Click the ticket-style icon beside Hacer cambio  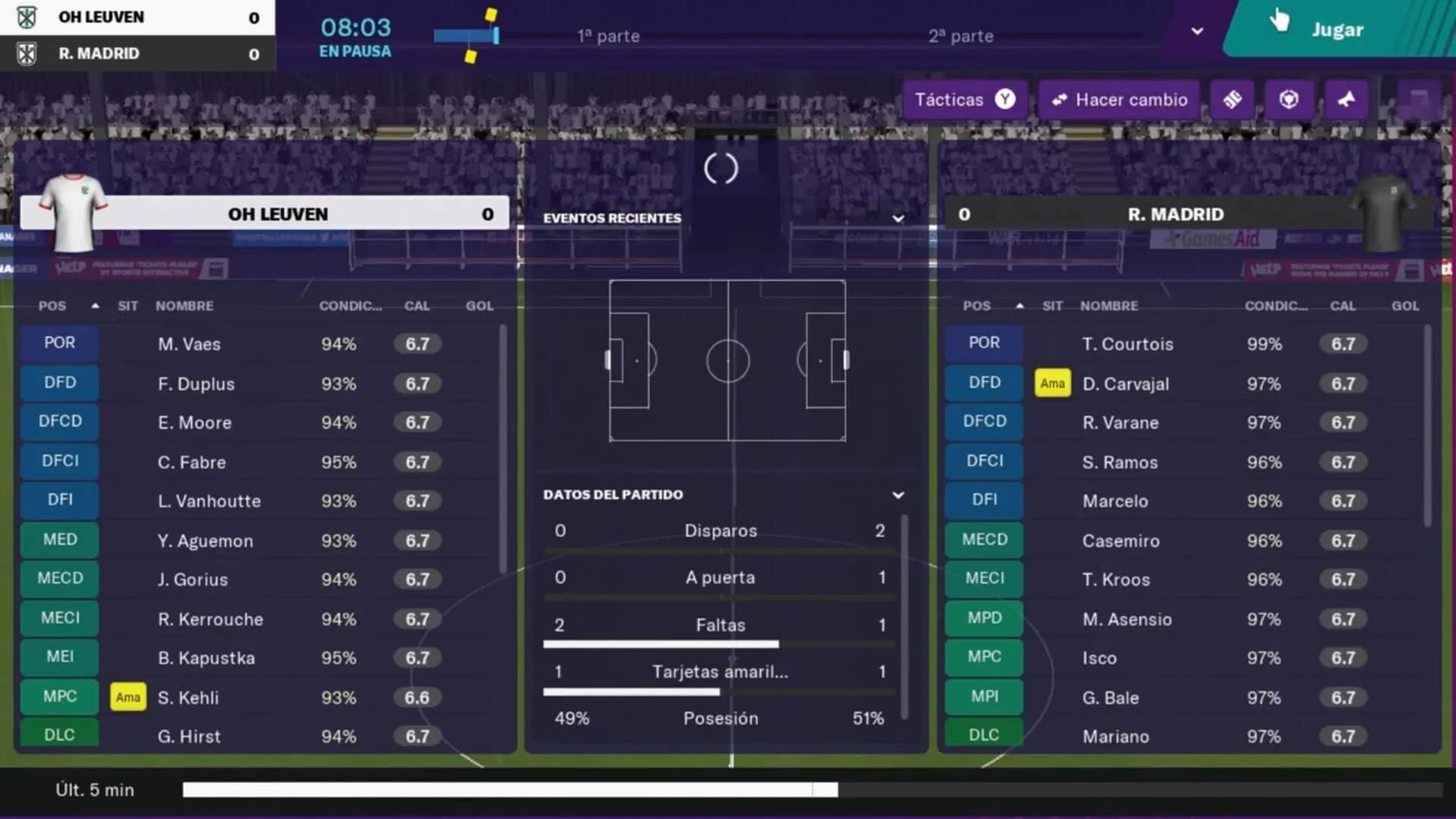point(1232,99)
